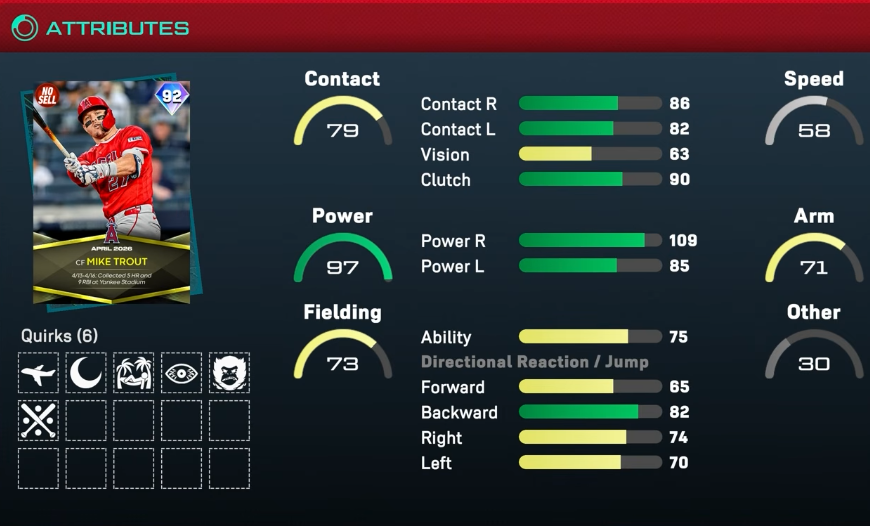Image resolution: width=870 pixels, height=526 pixels.
Task: Select the angry gorilla quirk icon
Action: [x=229, y=373]
